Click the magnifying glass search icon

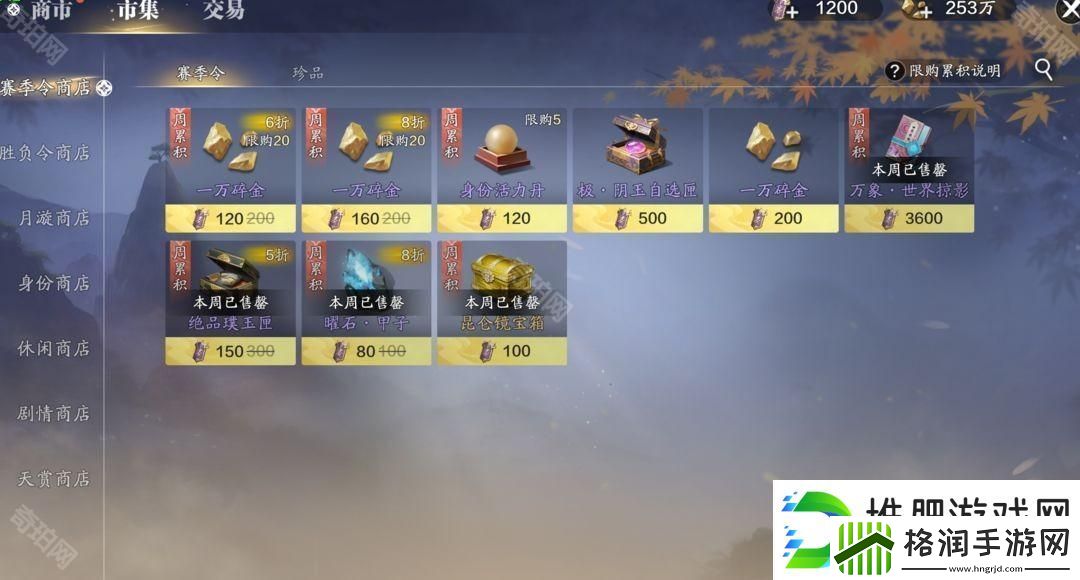(1043, 69)
